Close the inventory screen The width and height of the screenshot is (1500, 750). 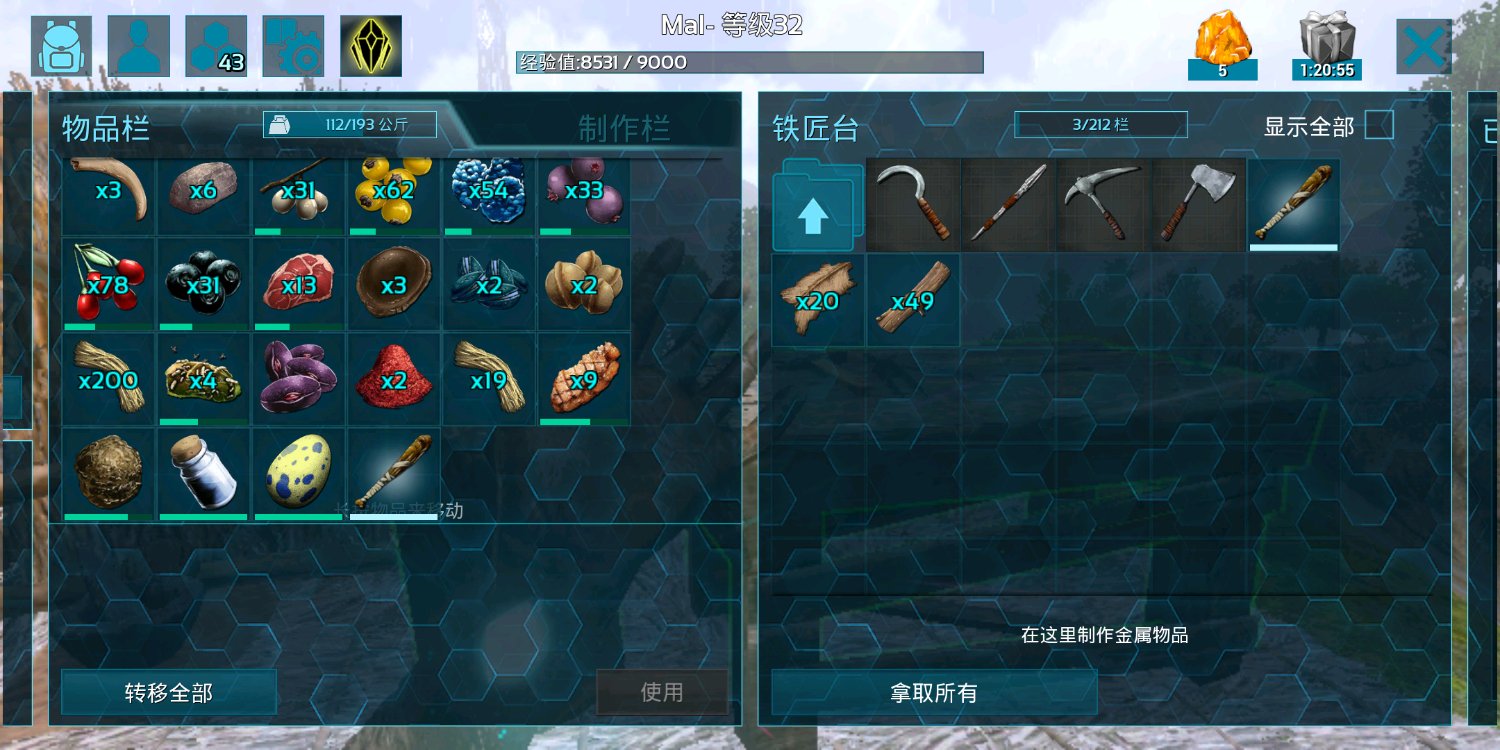tap(1424, 46)
